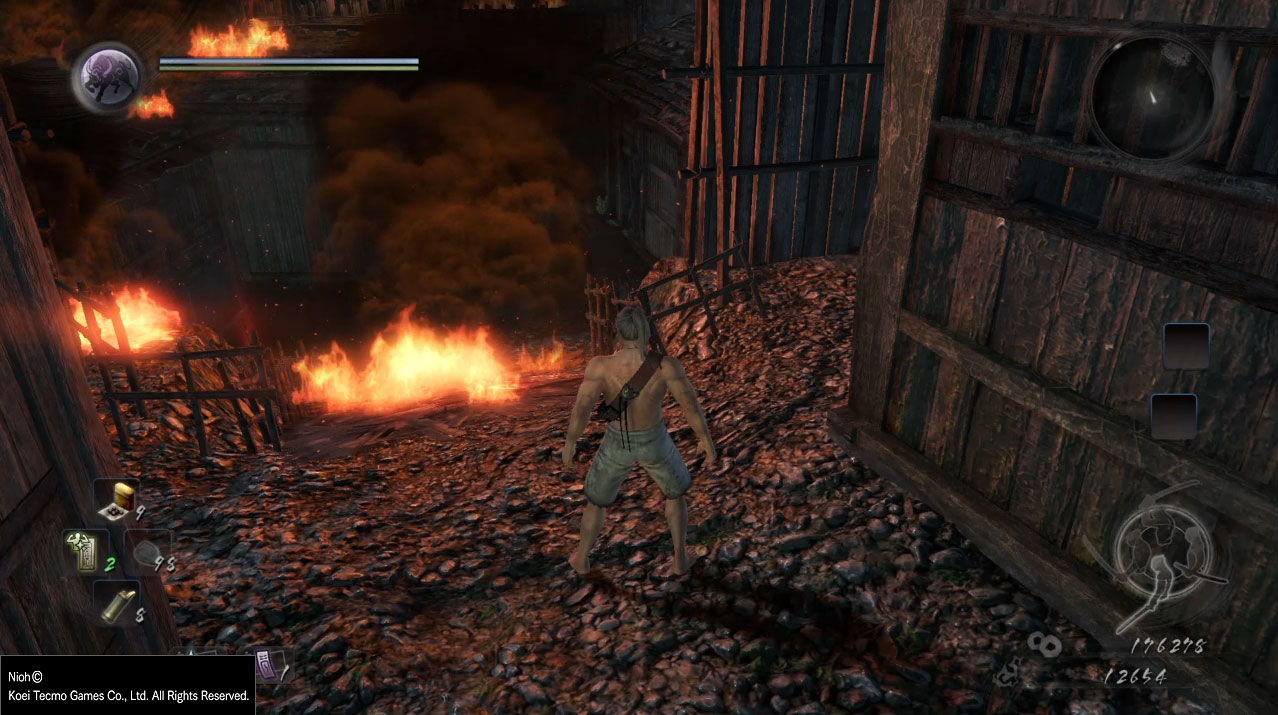The height and width of the screenshot is (715, 1278).
Task: Use the brass cylinder item slot
Action: (118, 604)
